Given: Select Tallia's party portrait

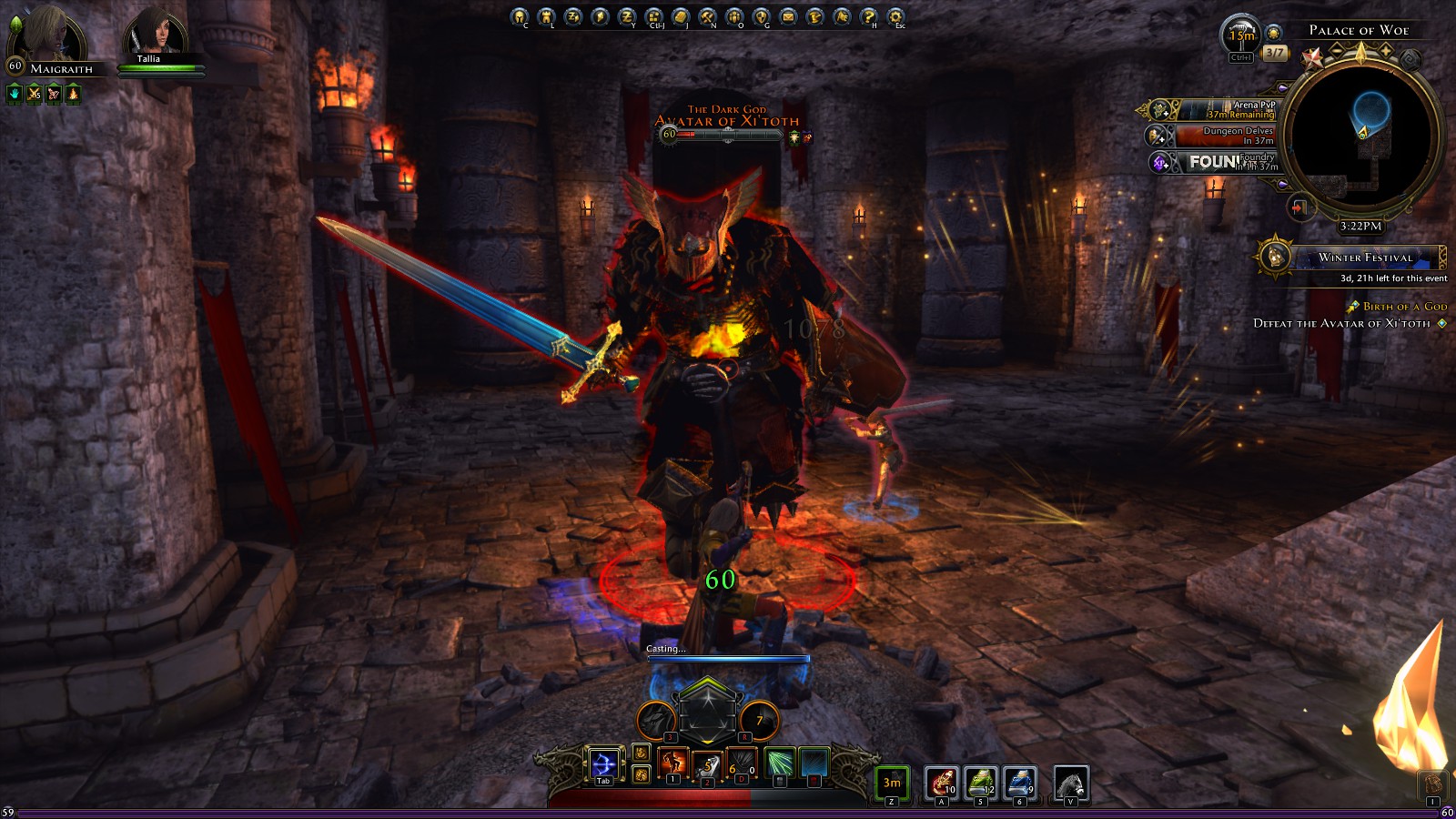Looking at the screenshot, I should pos(156,34).
